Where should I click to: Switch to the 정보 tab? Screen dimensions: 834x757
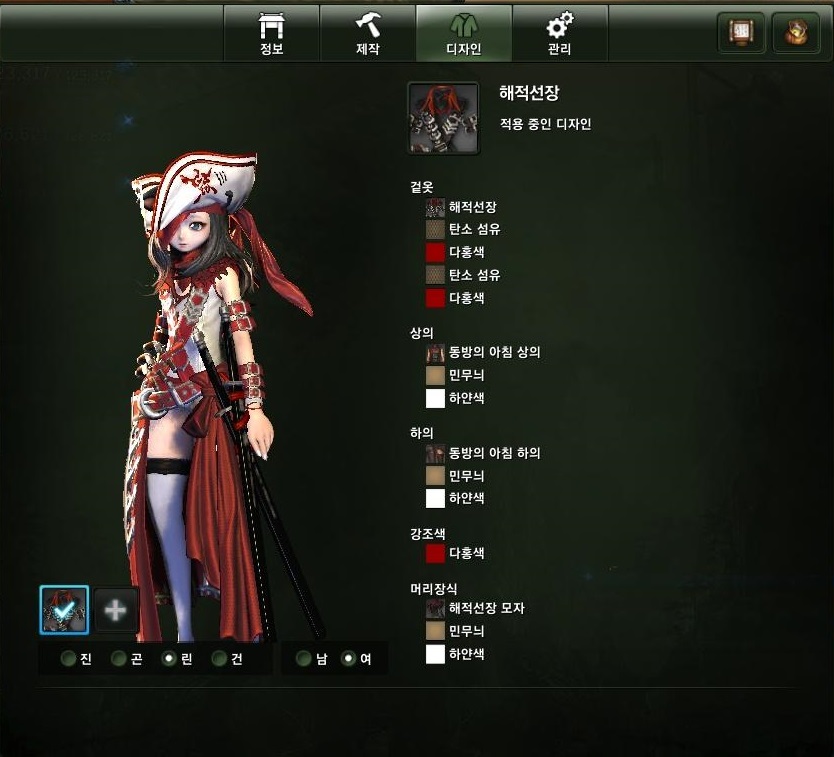tap(271, 33)
